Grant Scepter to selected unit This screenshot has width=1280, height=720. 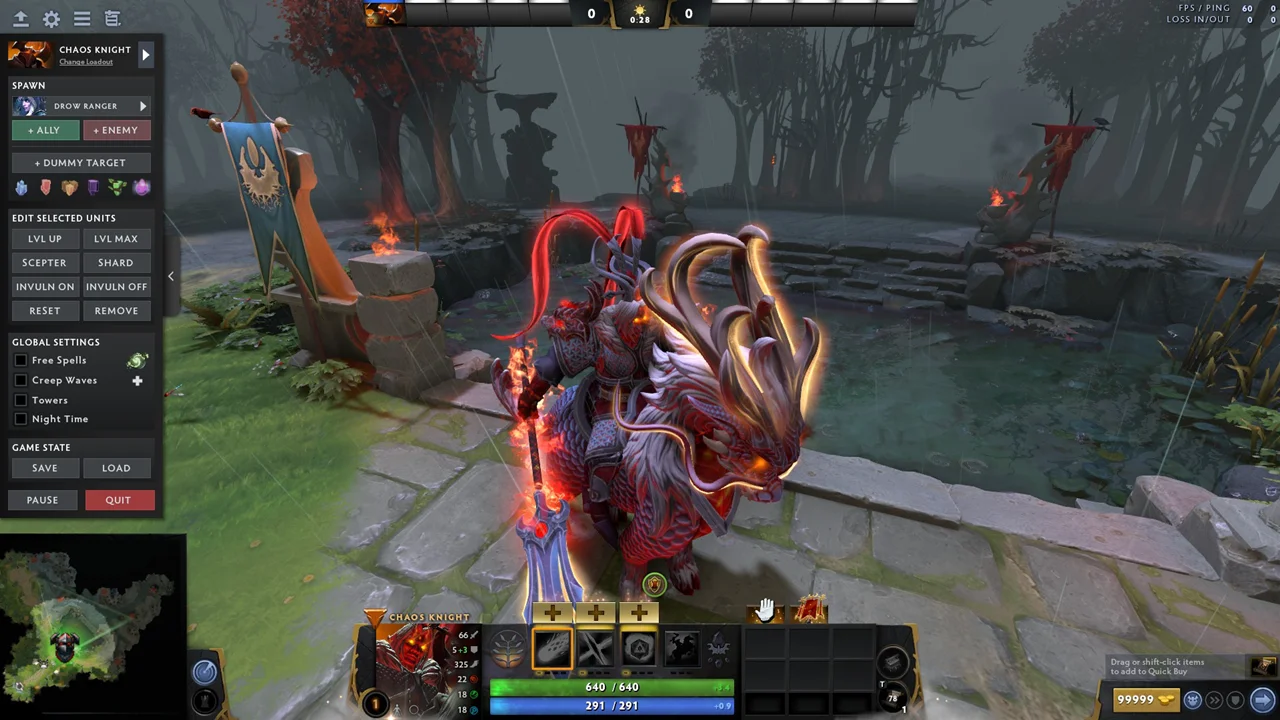(x=44, y=263)
